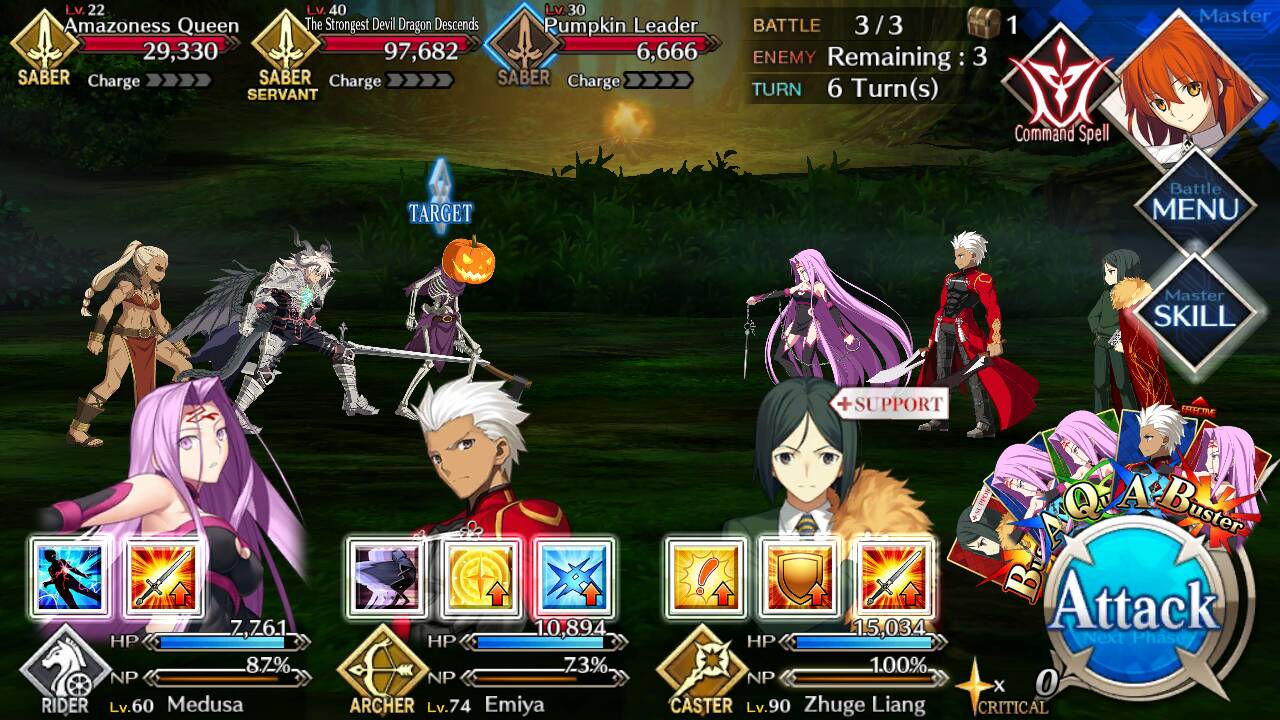Select Emiya's Archer class portrait
The width and height of the screenshot is (1280, 720).
click(380, 668)
